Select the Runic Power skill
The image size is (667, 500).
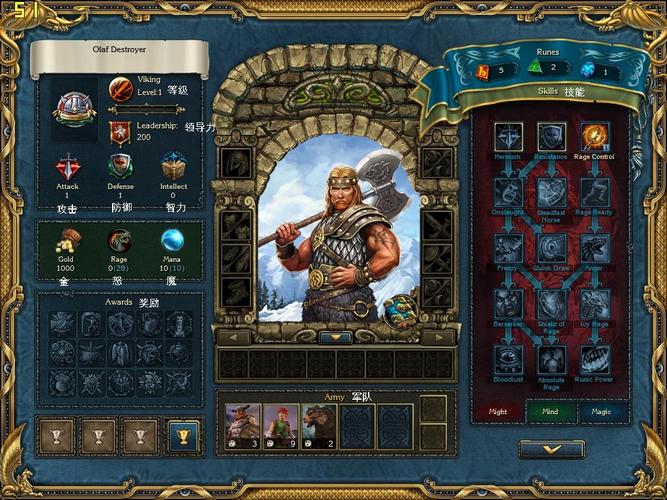(595, 359)
